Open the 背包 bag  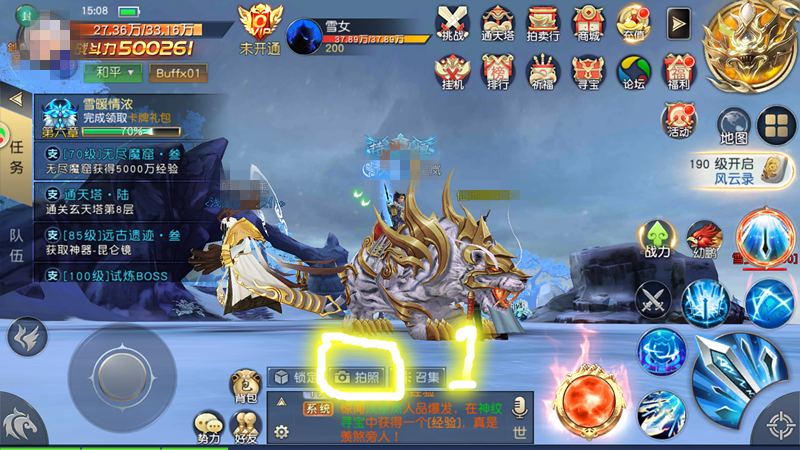tap(245, 388)
